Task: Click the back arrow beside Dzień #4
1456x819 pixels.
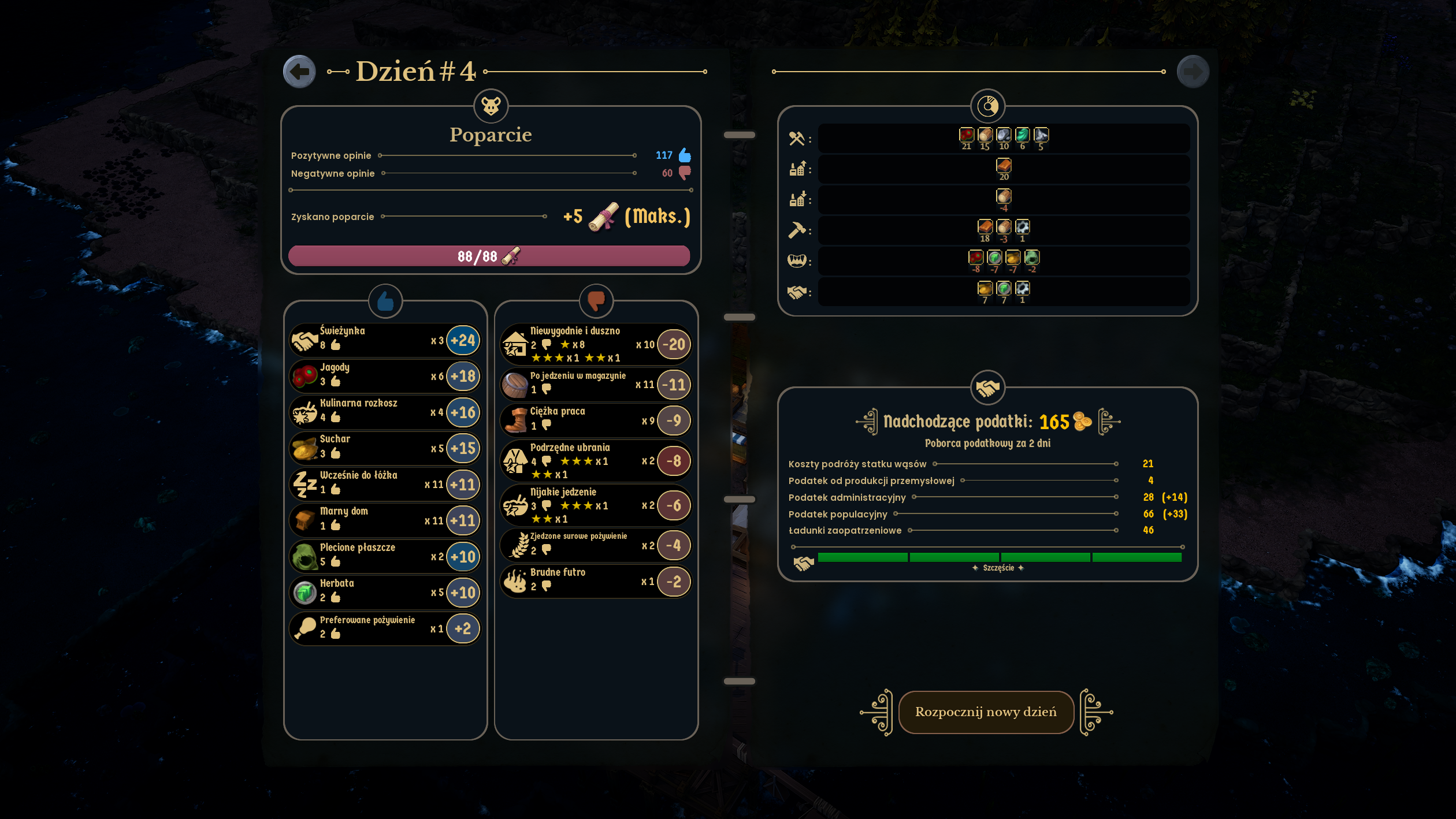Action: 299,72
